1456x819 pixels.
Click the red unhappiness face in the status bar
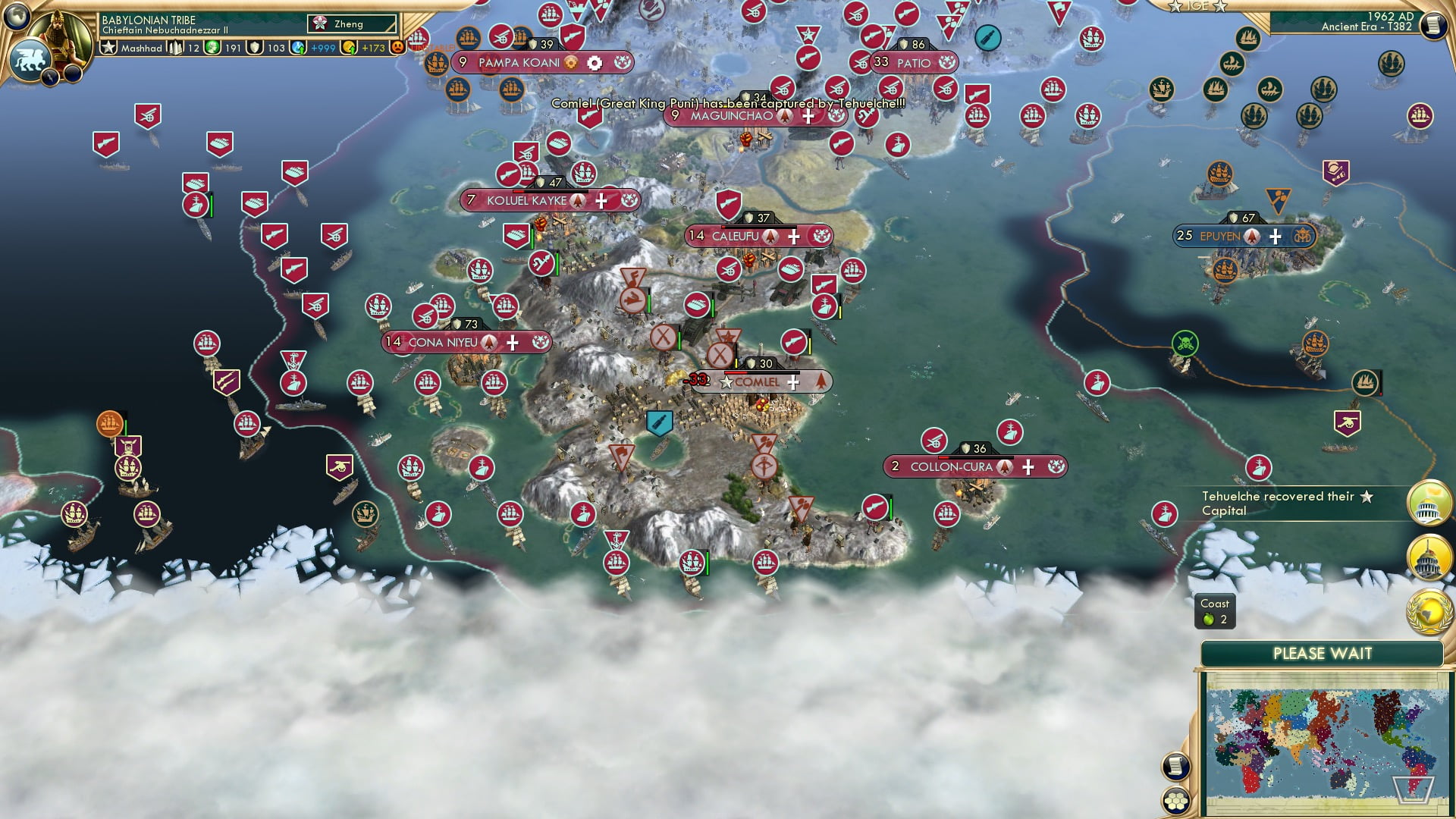click(x=397, y=46)
